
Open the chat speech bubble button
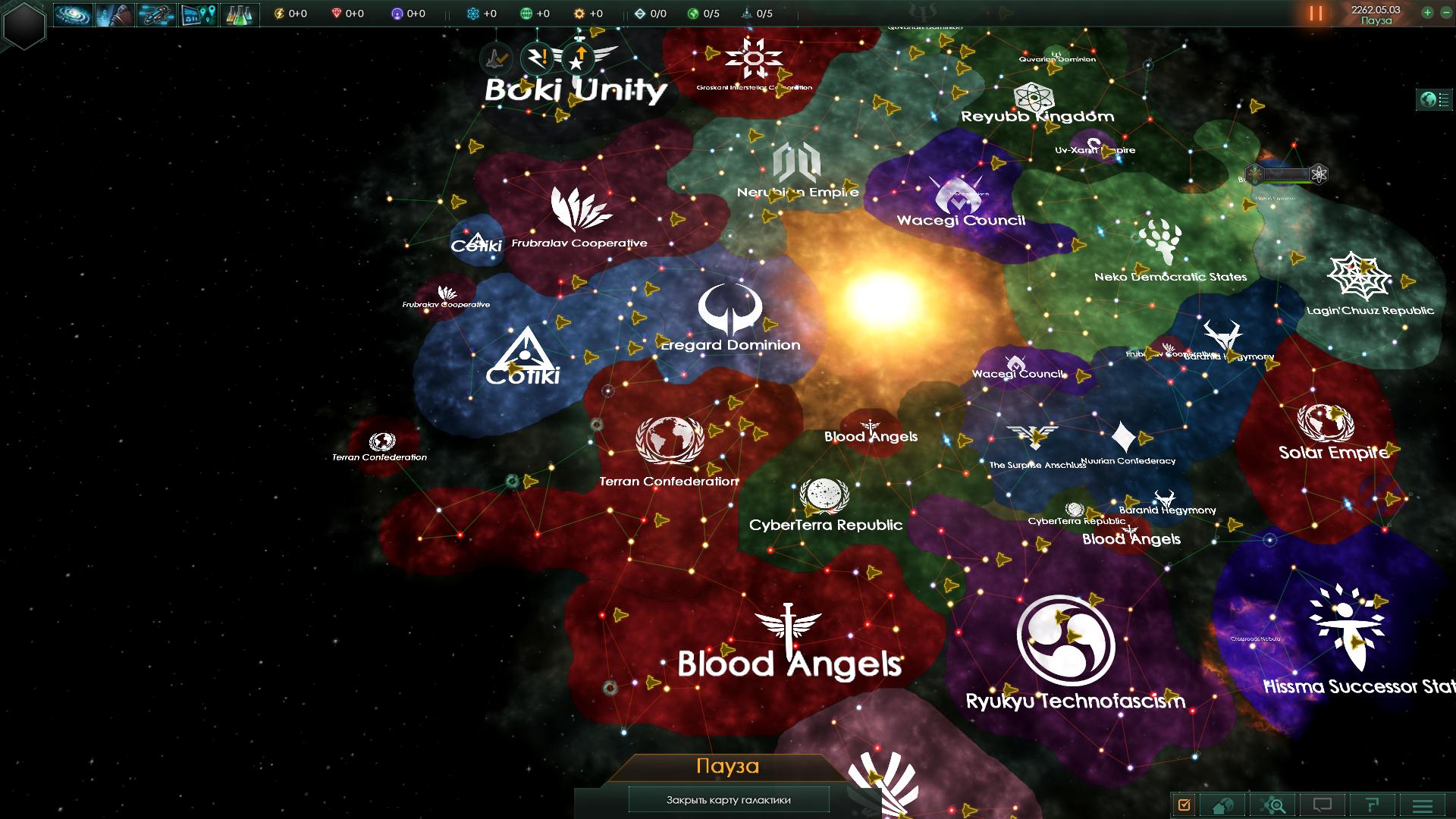coord(1323,805)
